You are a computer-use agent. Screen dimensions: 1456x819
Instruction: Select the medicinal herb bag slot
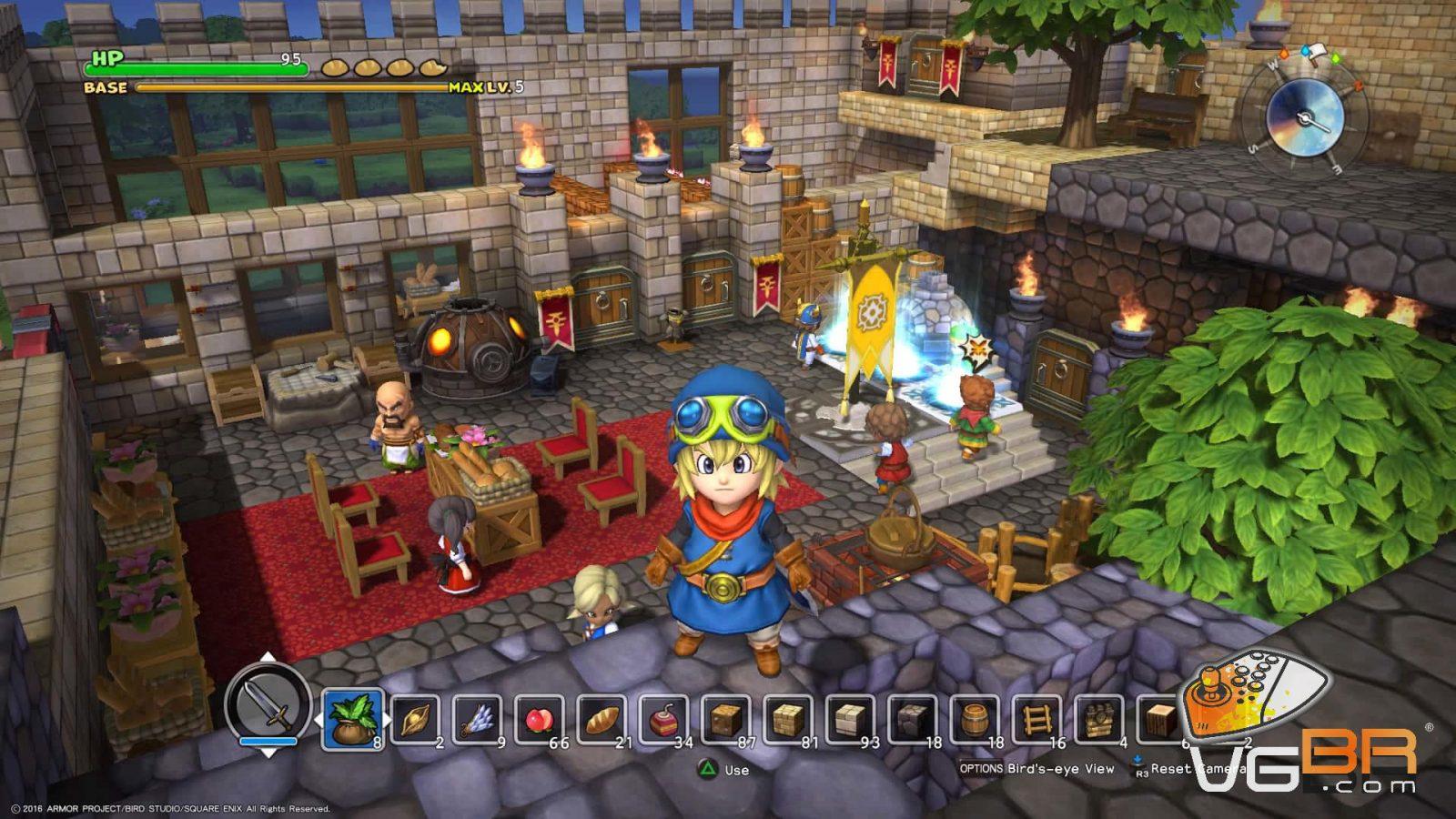(x=352, y=719)
